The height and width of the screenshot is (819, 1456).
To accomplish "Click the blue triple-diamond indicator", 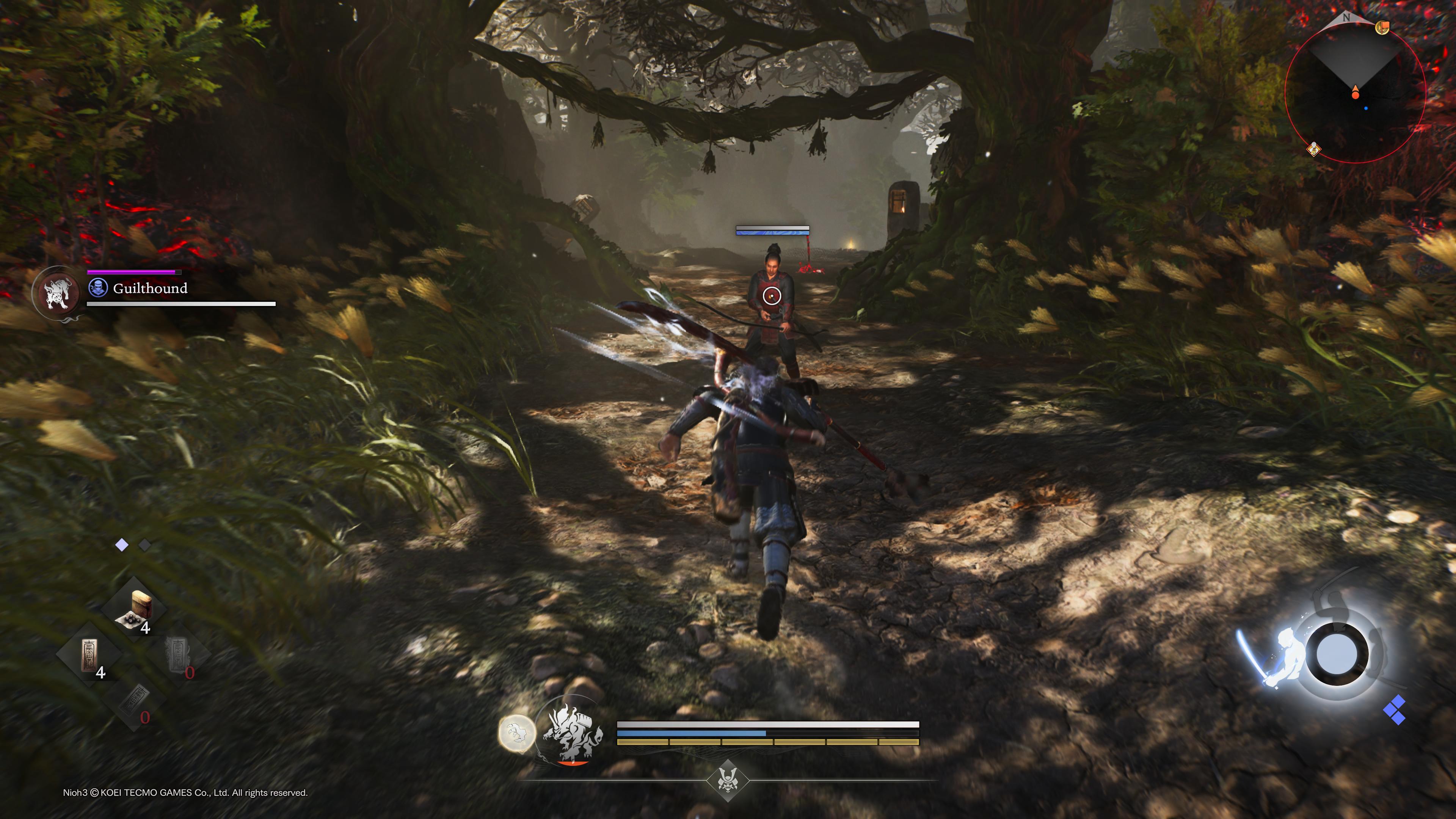I will 1395,711.
